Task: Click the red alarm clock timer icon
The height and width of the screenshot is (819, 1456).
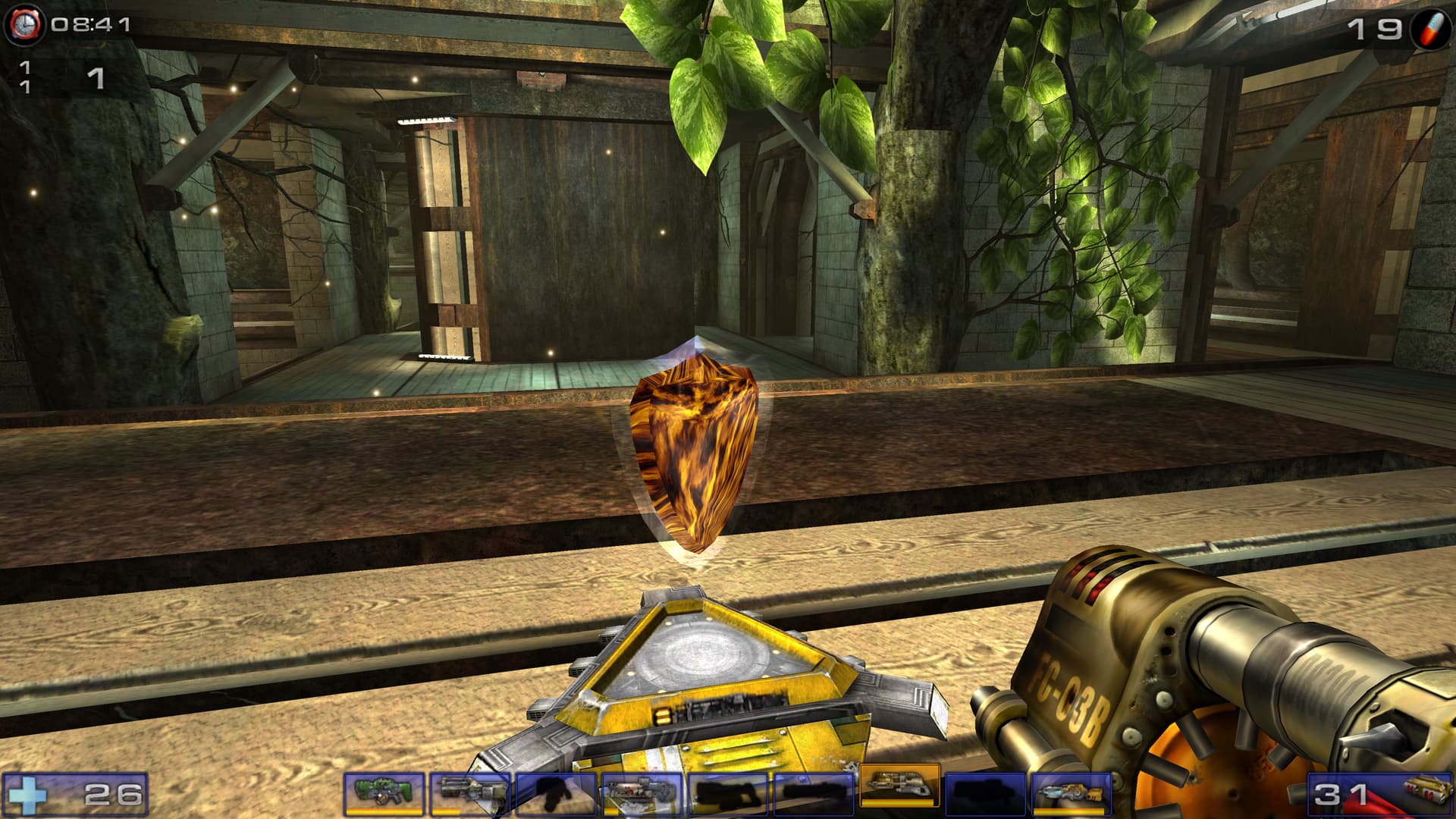Action: (25, 24)
